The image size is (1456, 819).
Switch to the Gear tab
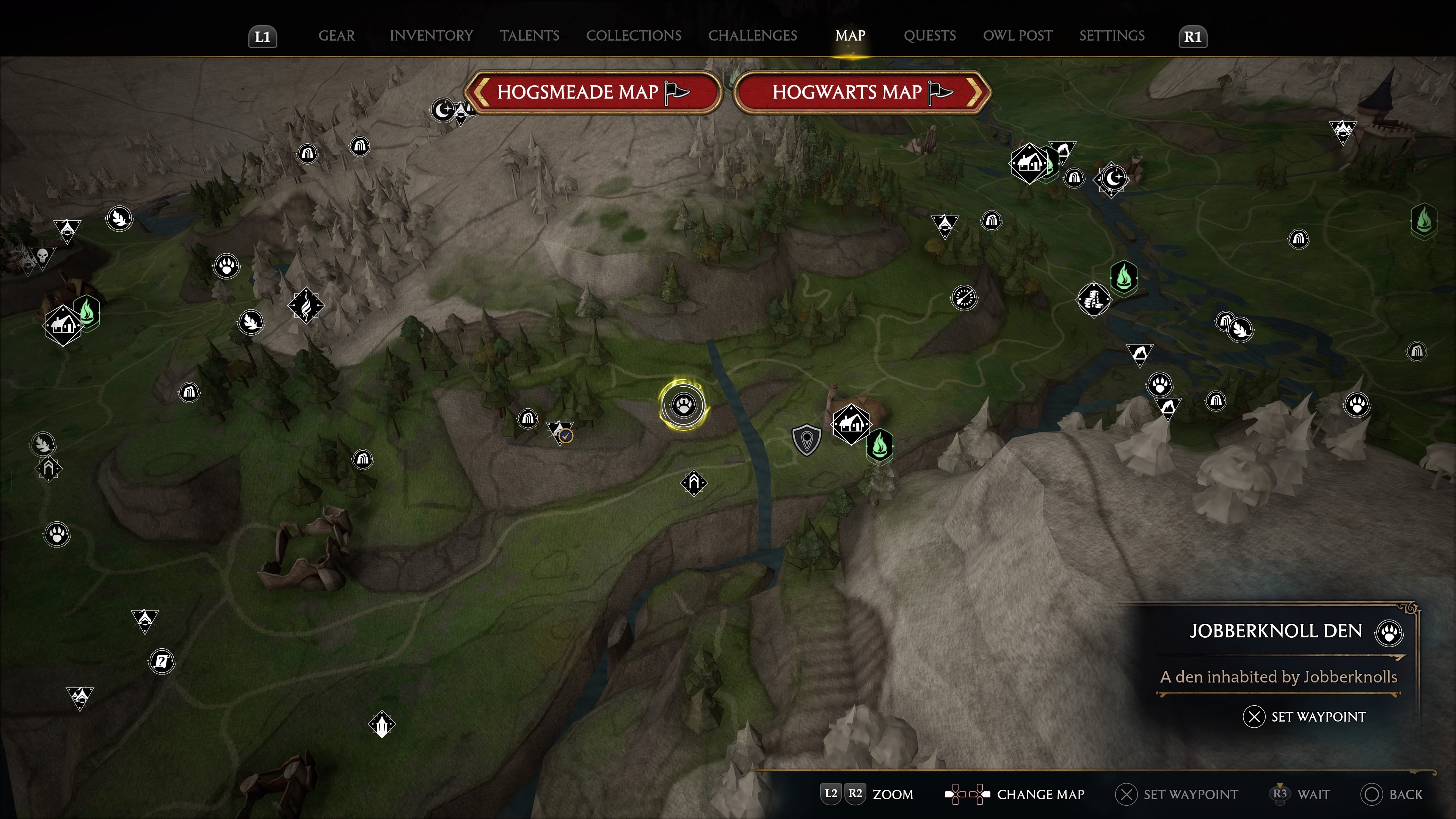(x=336, y=36)
